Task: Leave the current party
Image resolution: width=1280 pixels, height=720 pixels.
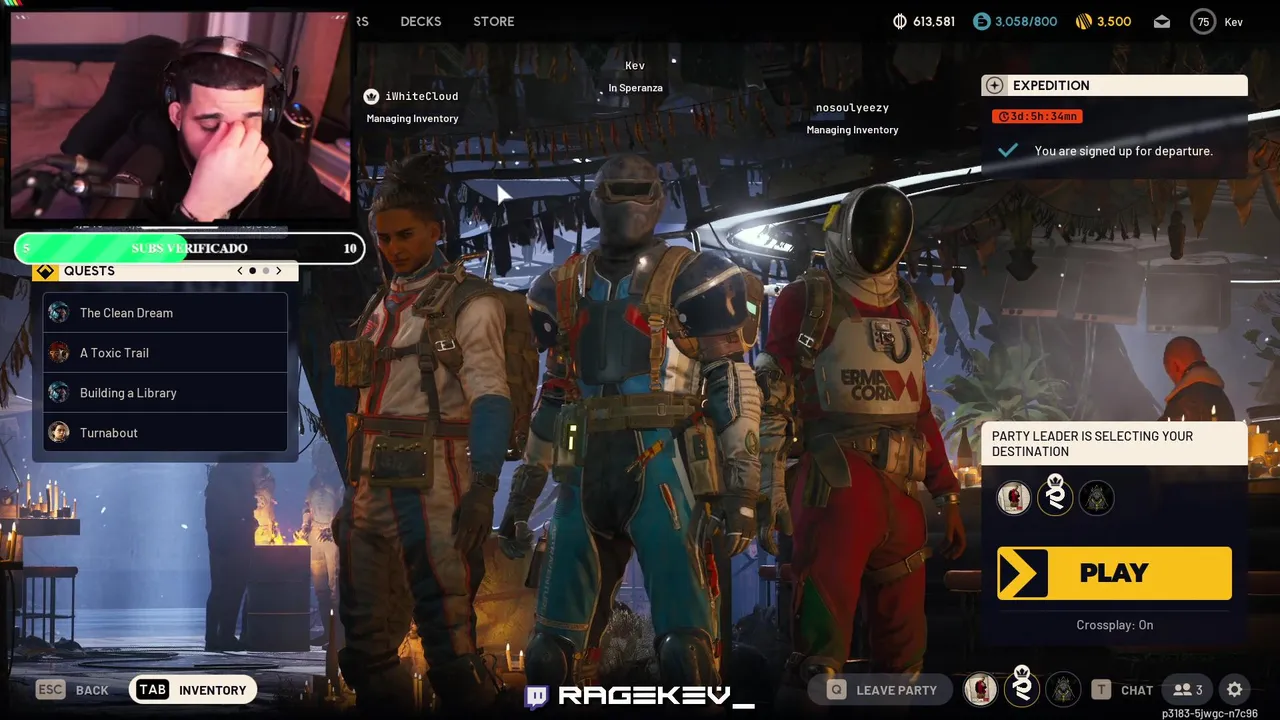Action: [883, 690]
